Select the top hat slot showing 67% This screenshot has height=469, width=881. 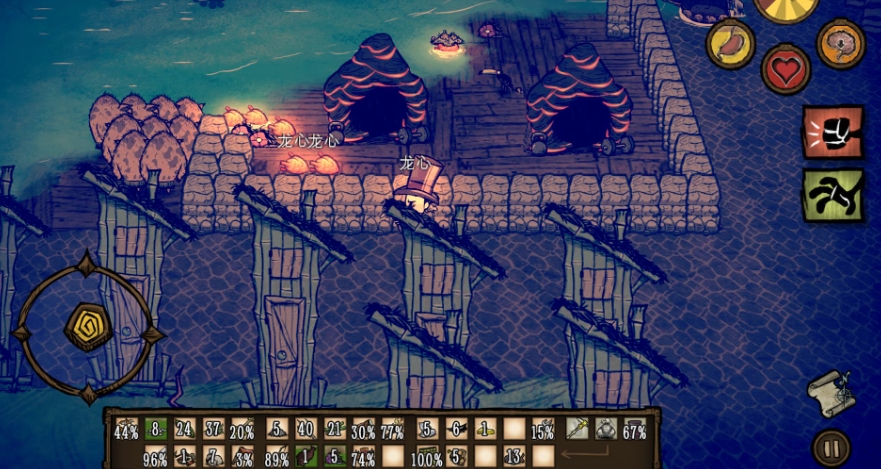pyautogui.click(x=634, y=429)
